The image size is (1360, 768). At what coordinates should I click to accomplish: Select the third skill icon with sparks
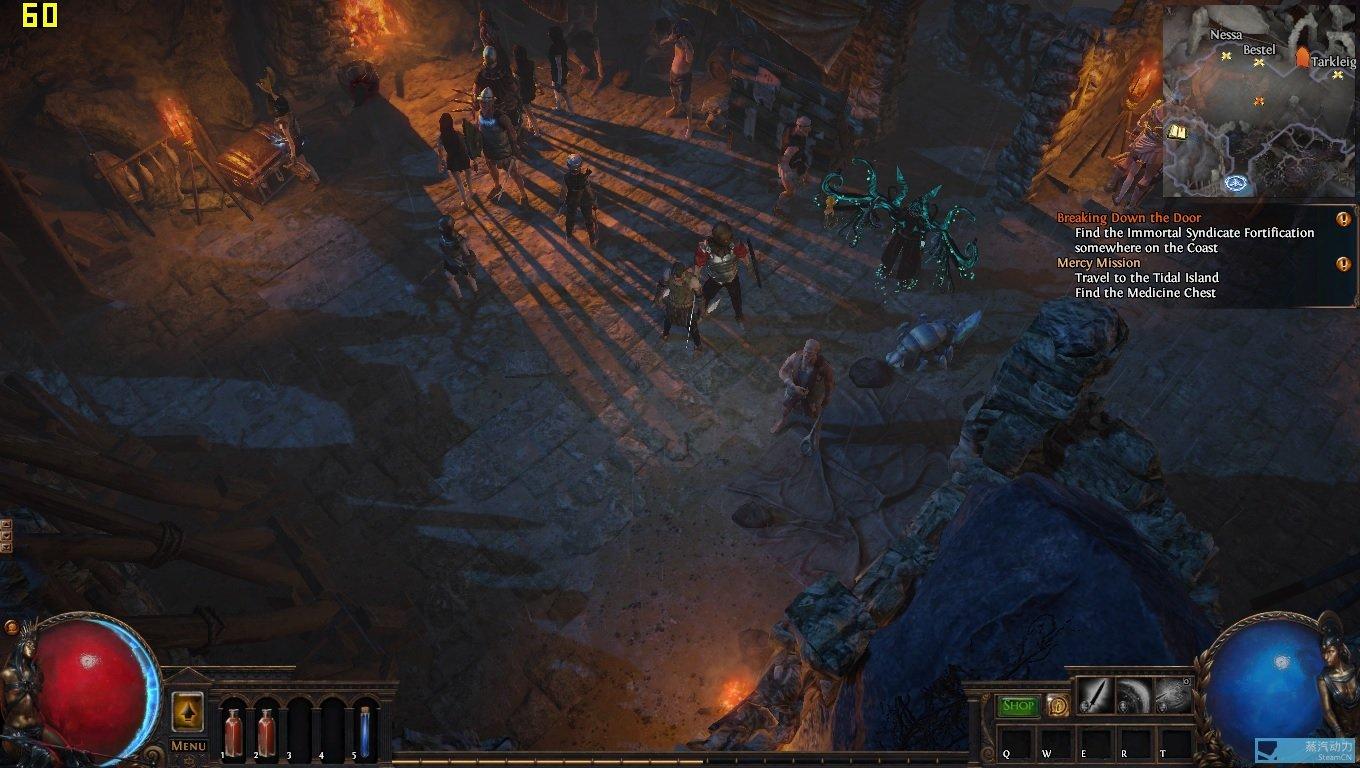tap(1173, 696)
